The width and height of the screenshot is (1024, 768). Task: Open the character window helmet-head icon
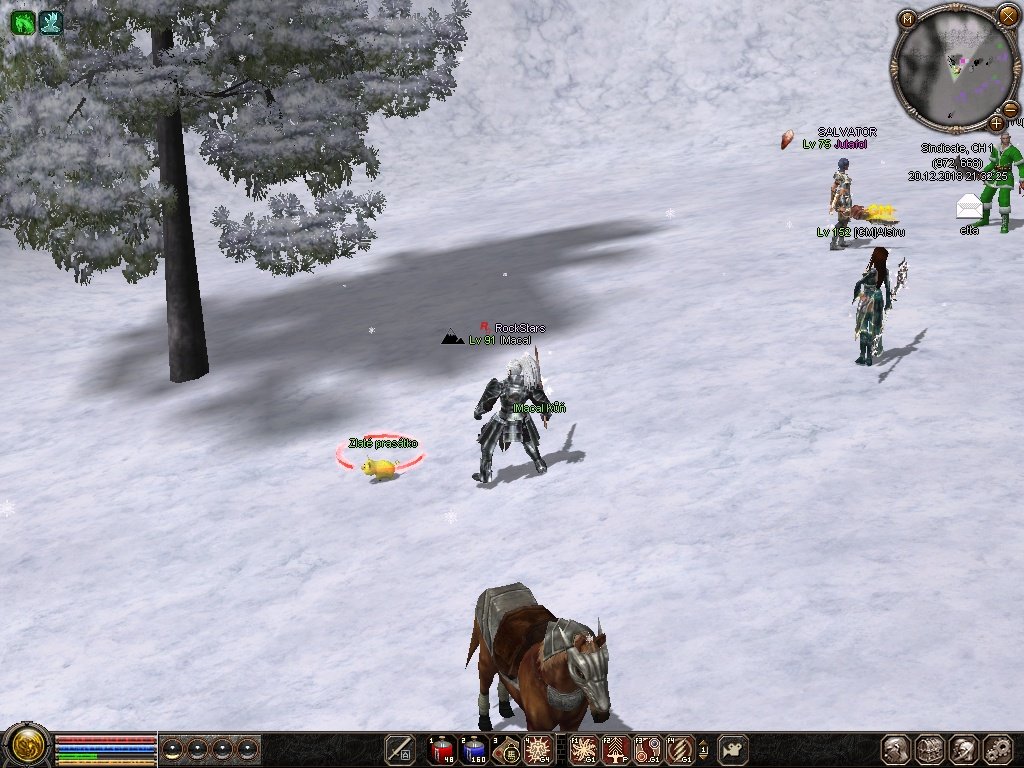[x=896, y=749]
